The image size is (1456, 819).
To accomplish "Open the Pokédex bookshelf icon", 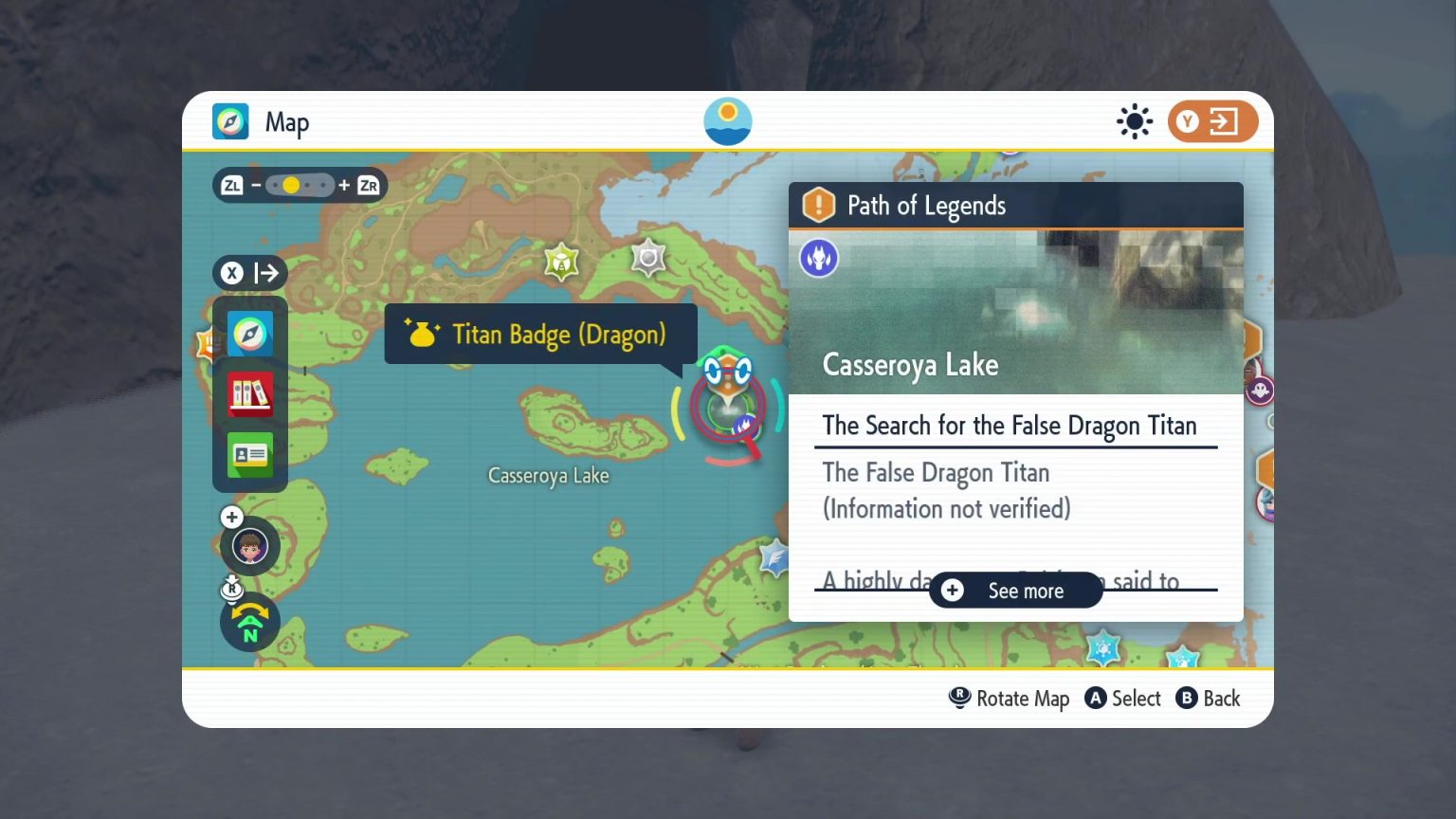I will (249, 394).
